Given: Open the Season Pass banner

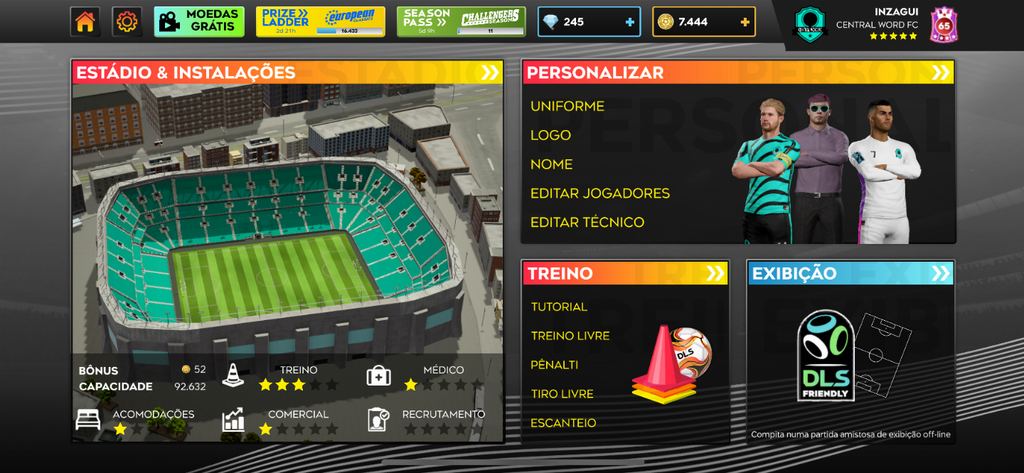Looking at the screenshot, I should click(x=461, y=21).
